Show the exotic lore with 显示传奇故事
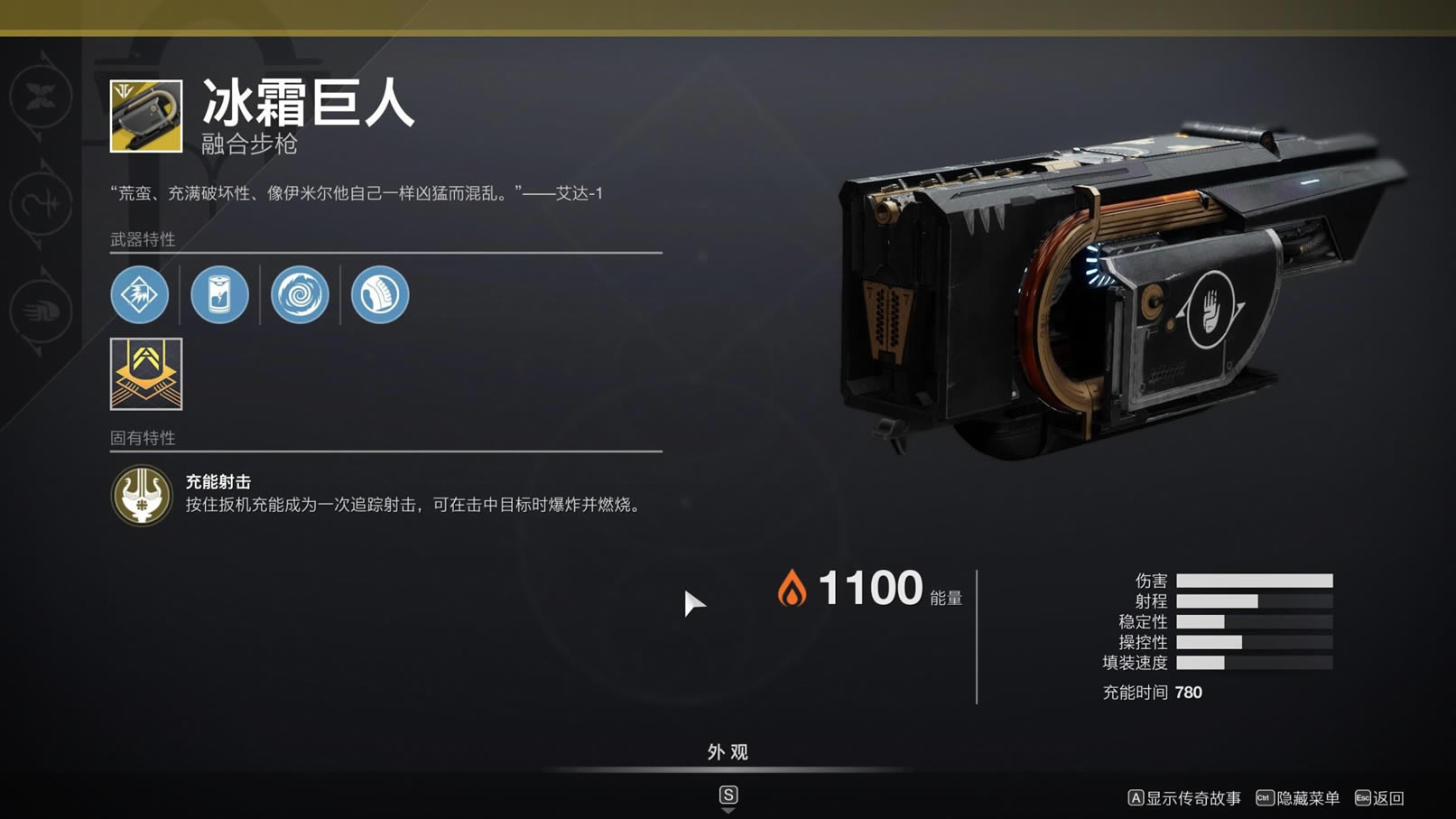1456x819 pixels. click(1184, 798)
